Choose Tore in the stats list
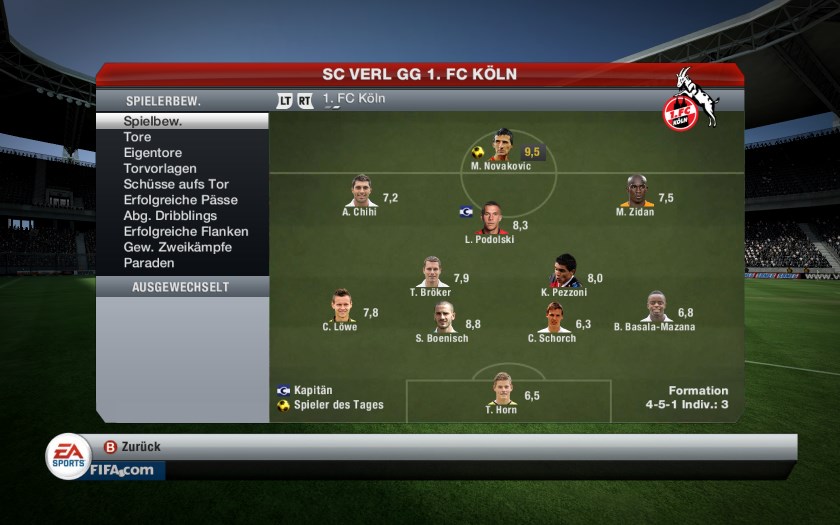Image resolution: width=840 pixels, height=525 pixels. pyautogui.click(x=138, y=137)
